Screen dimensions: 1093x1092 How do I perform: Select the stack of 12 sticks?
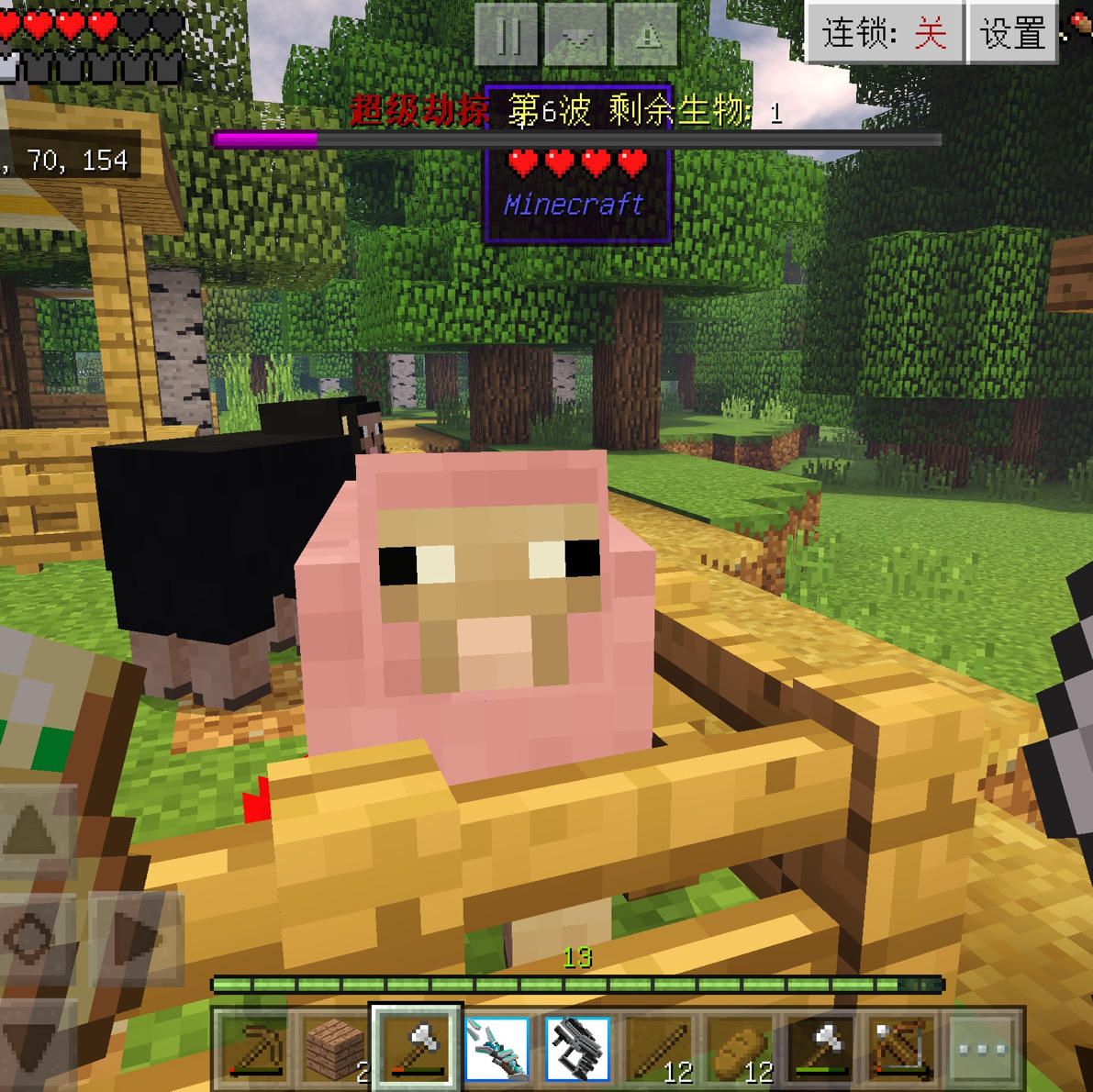[658, 1048]
